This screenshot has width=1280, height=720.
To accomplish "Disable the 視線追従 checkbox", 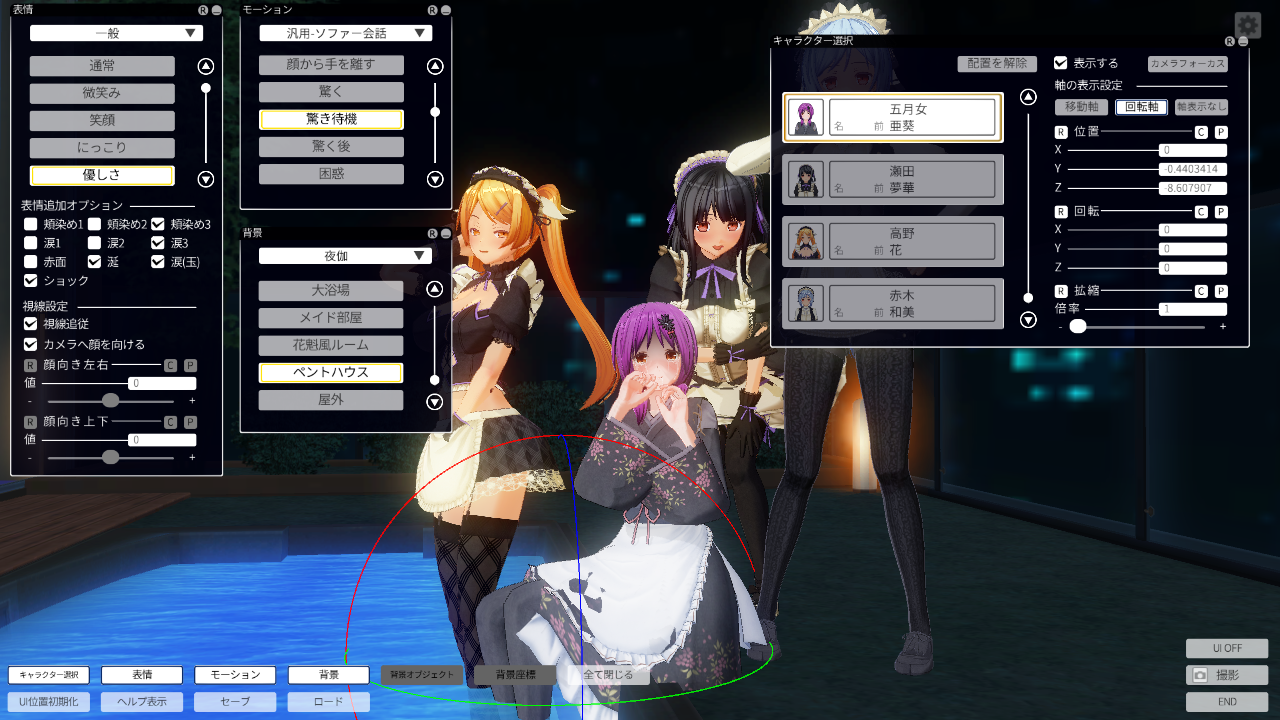I will (x=31, y=324).
